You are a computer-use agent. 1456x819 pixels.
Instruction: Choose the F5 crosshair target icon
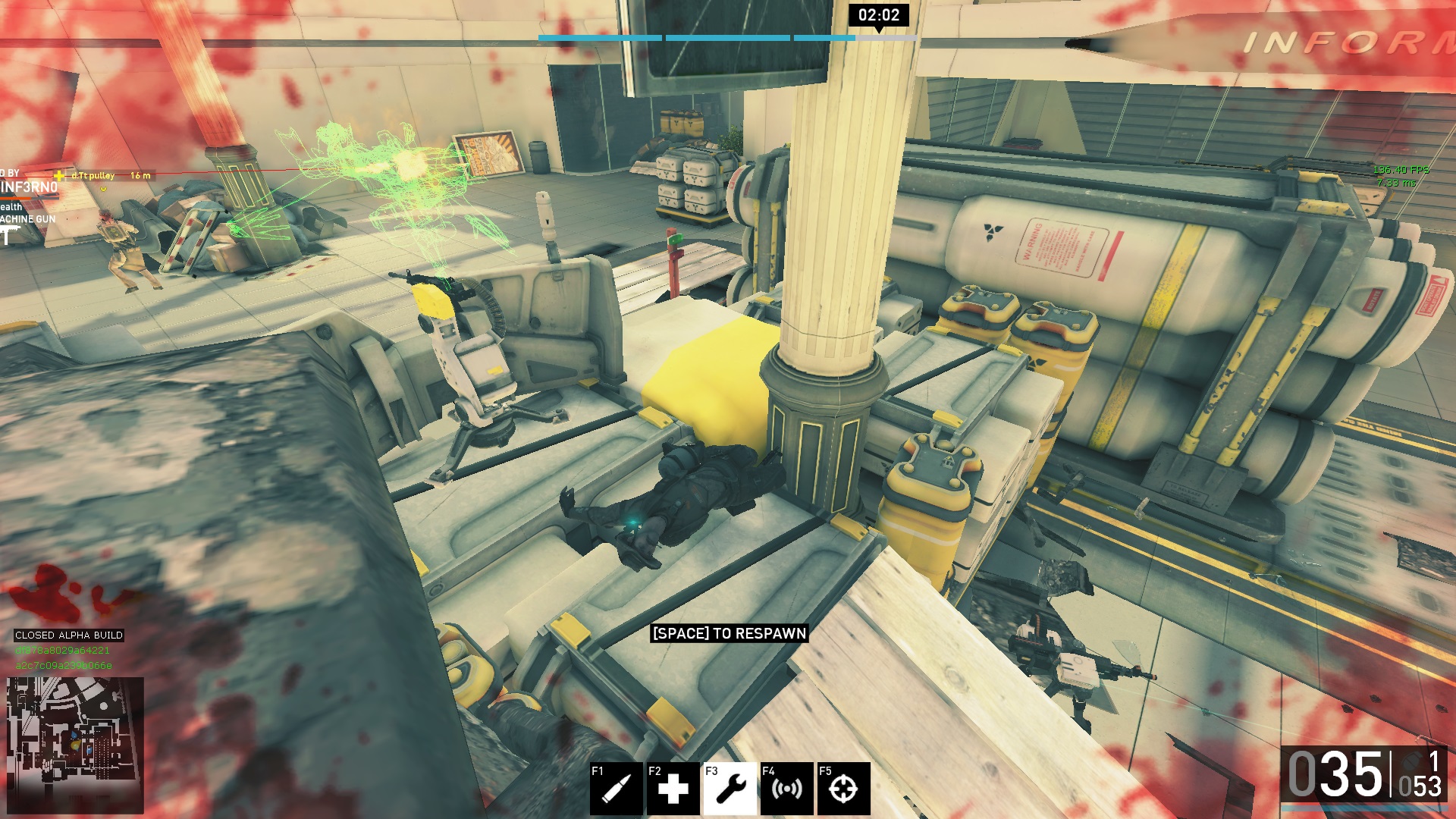[843, 789]
